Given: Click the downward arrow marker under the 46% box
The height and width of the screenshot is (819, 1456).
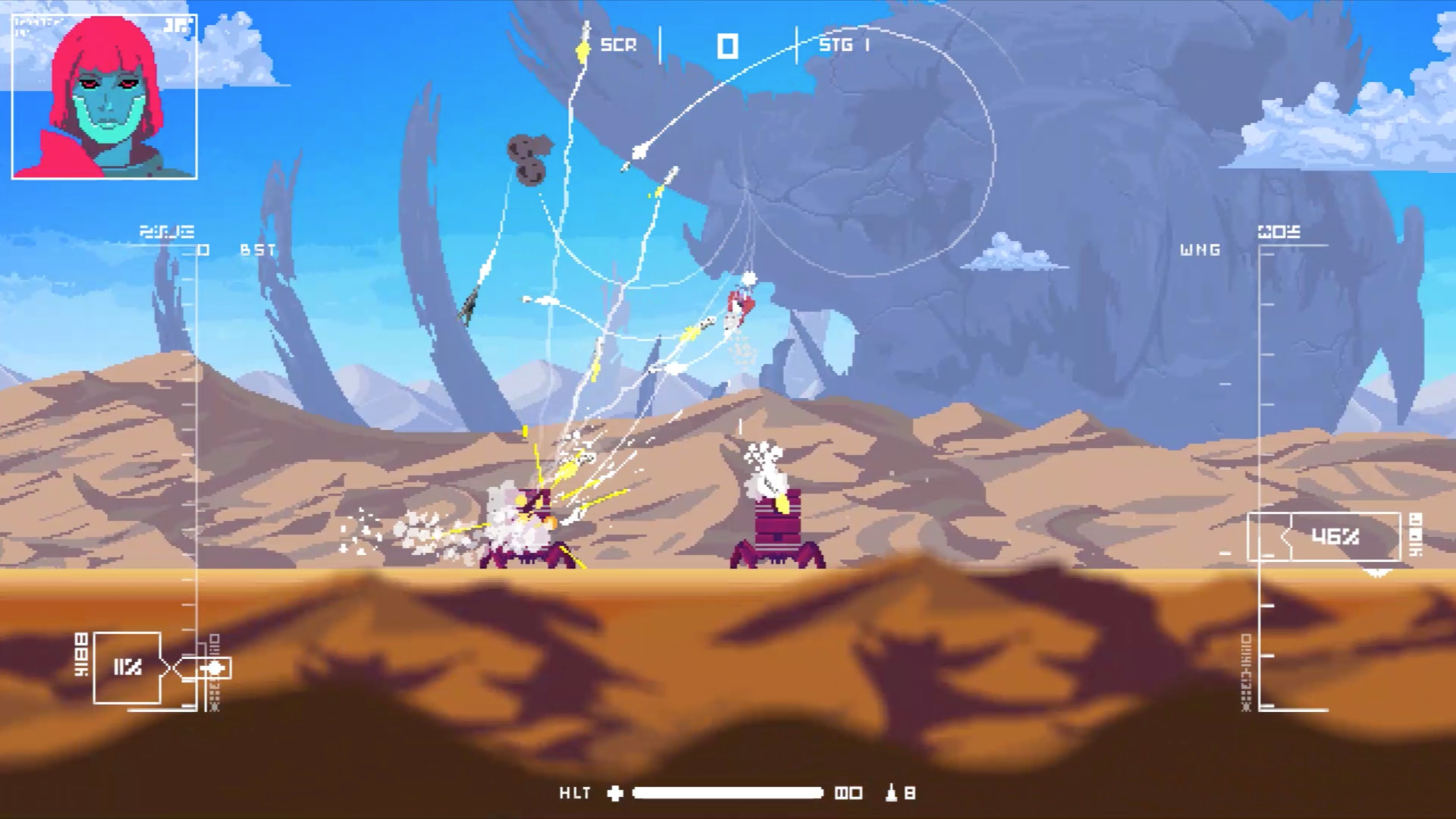Looking at the screenshot, I should [1378, 573].
